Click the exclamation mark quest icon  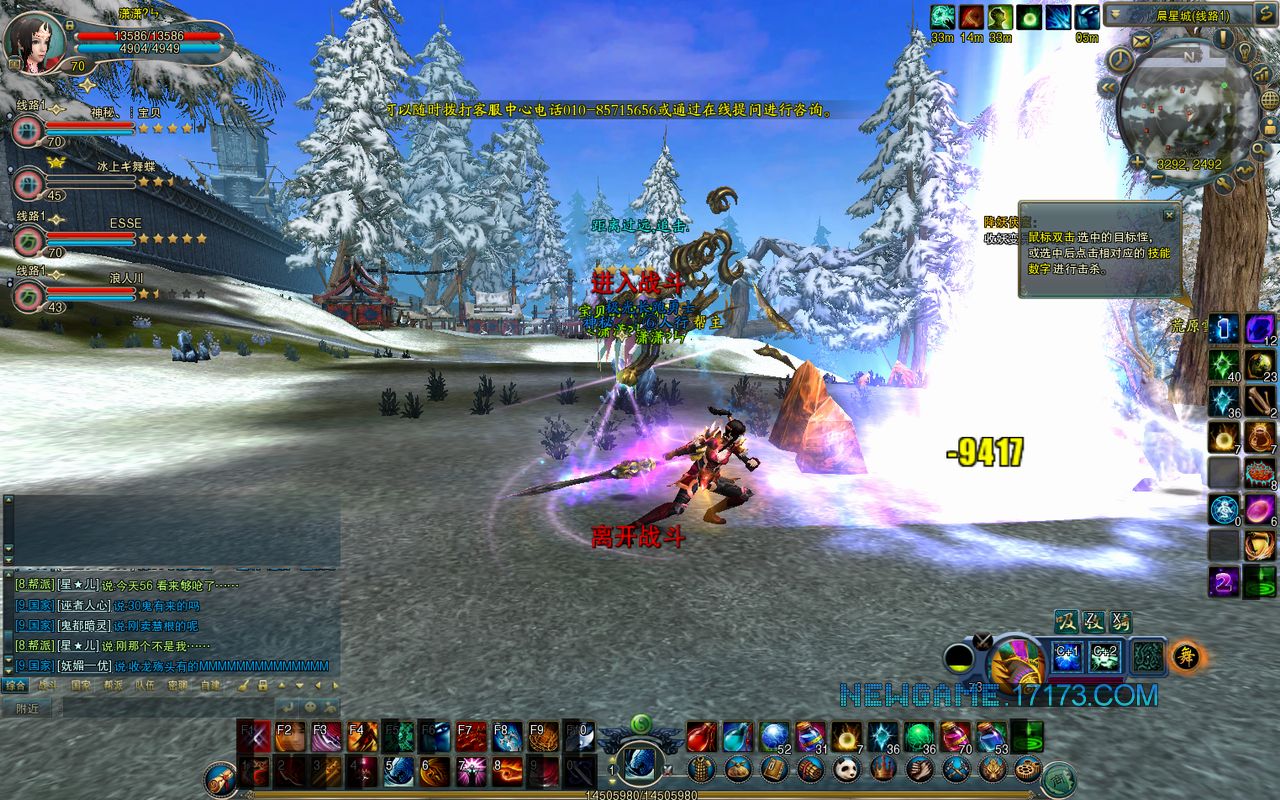(1223, 38)
